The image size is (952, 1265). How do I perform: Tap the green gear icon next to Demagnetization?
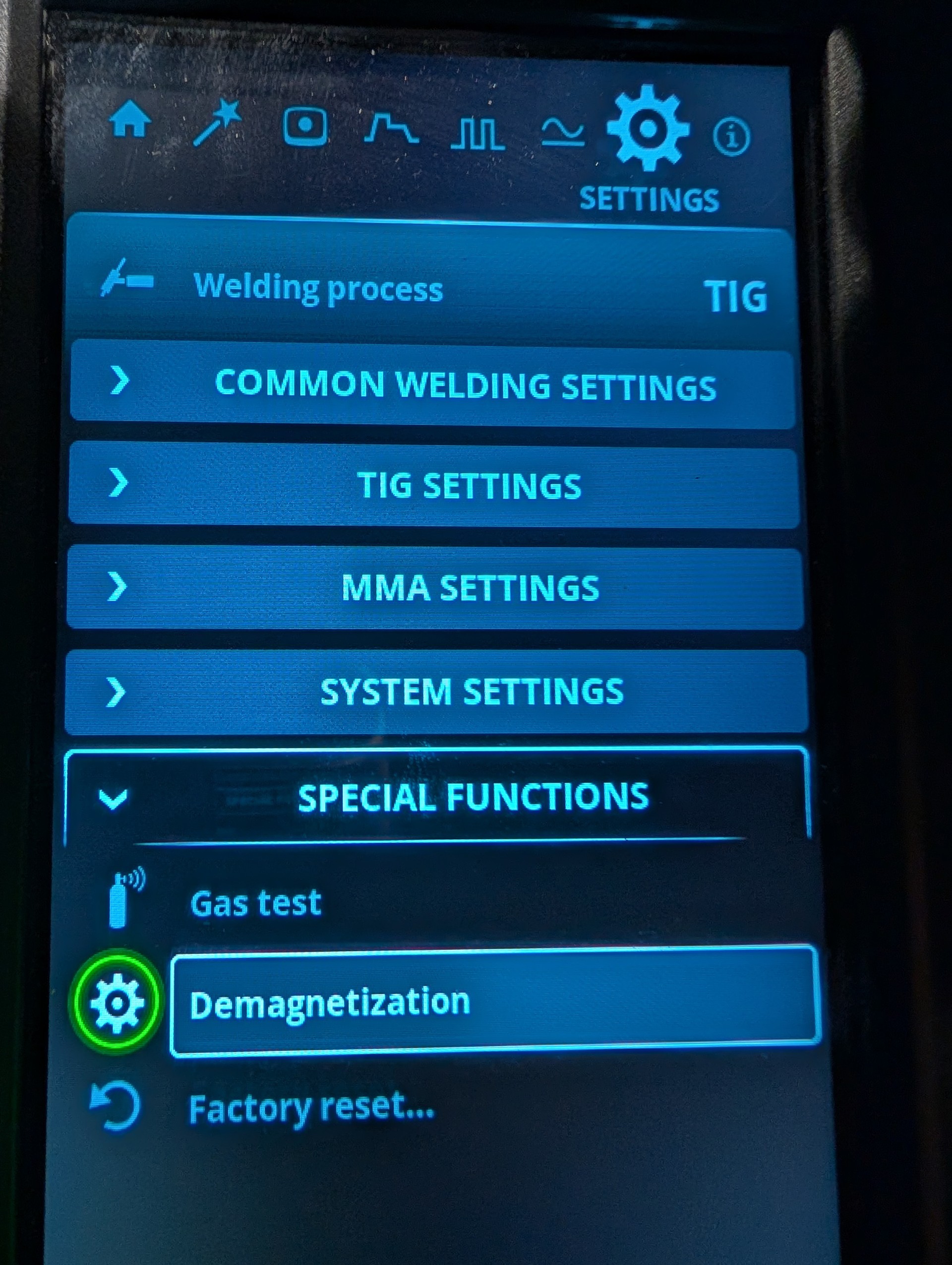pyautogui.click(x=118, y=1004)
